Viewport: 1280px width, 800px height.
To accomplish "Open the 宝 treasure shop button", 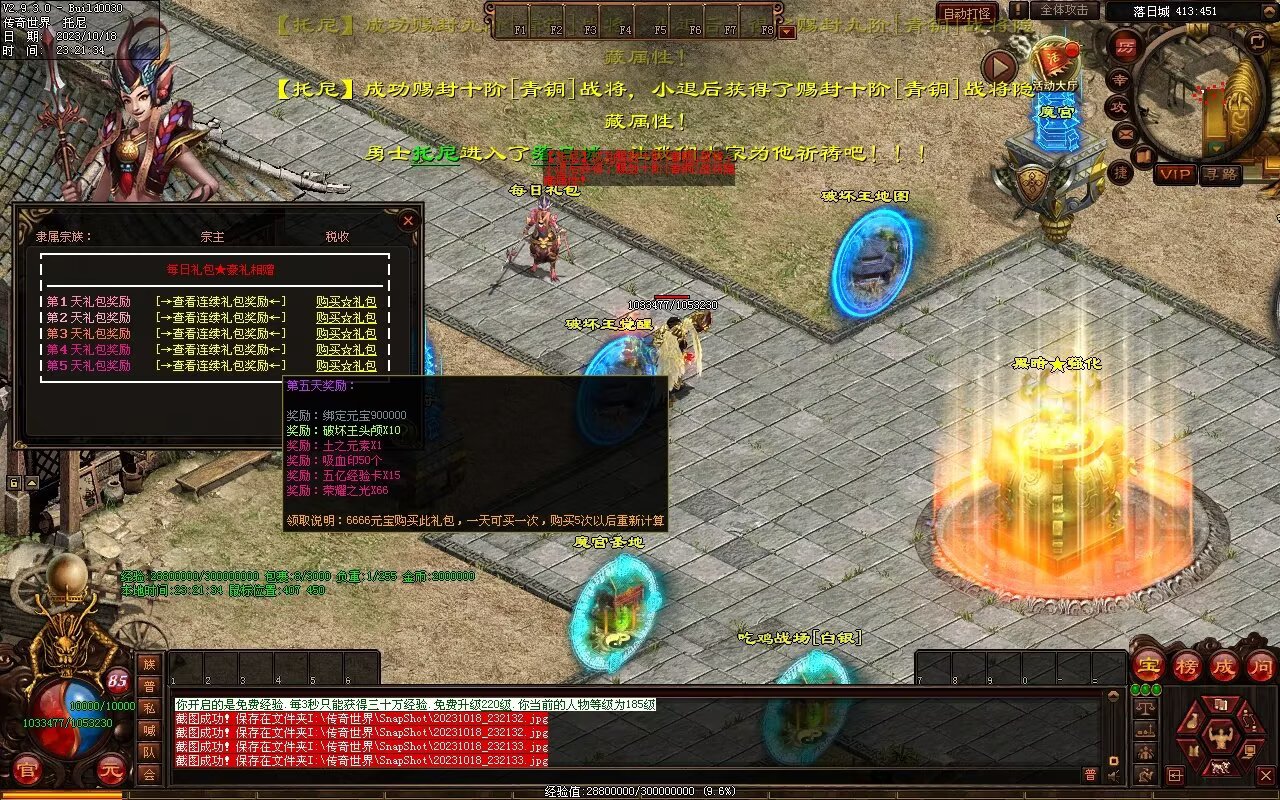I will point(1148,665).
